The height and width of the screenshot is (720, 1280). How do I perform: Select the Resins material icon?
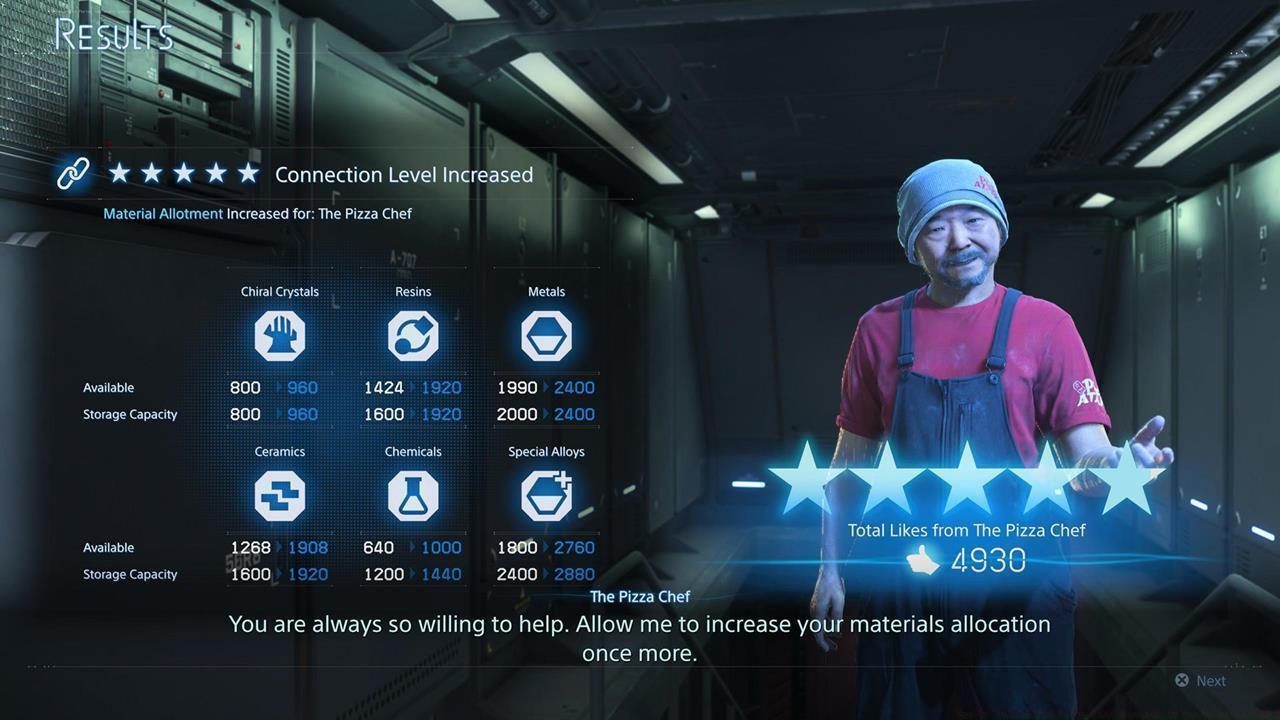point(413,335)
